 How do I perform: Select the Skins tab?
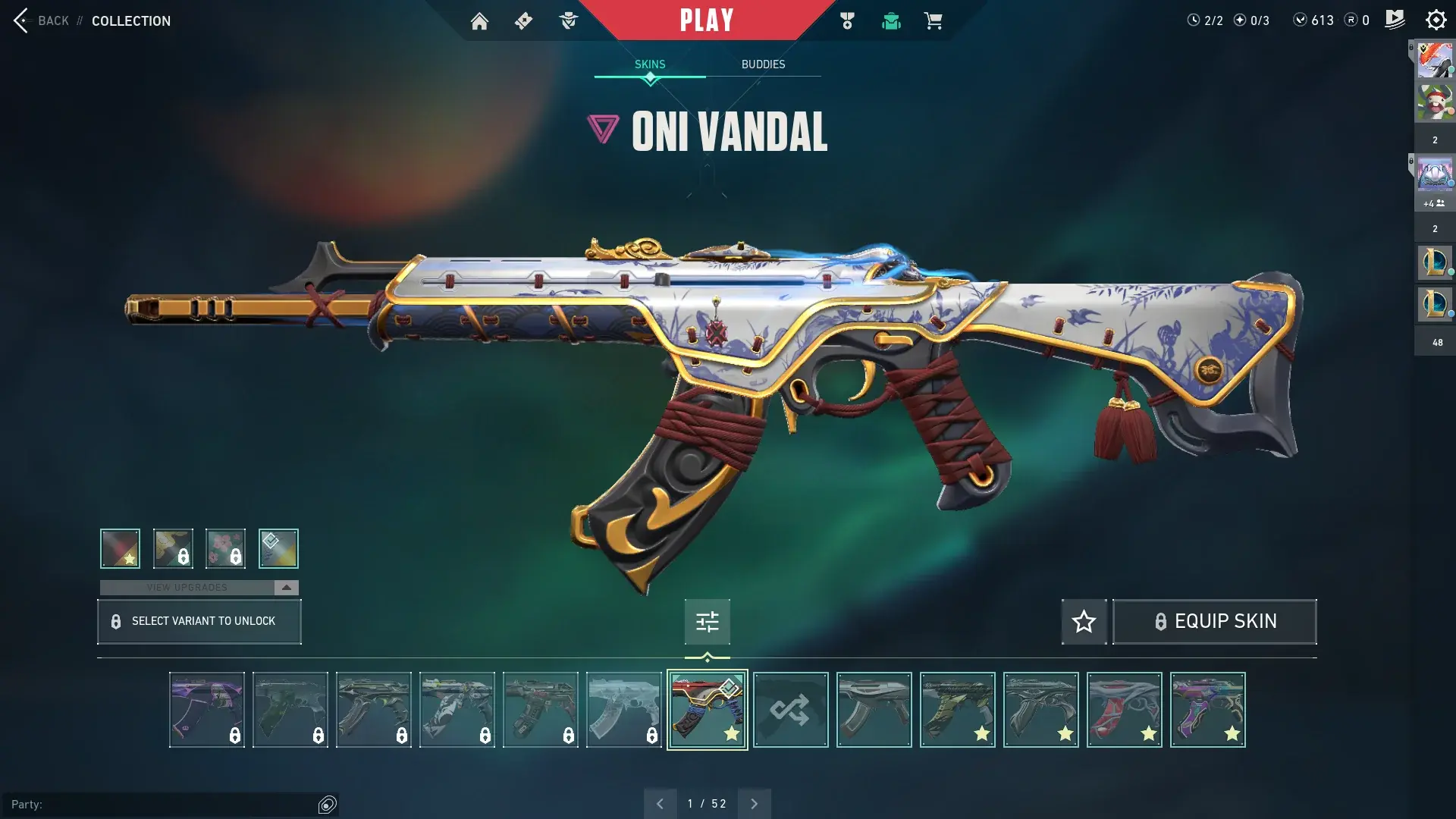pyautogui.click(x=650, y=64)
